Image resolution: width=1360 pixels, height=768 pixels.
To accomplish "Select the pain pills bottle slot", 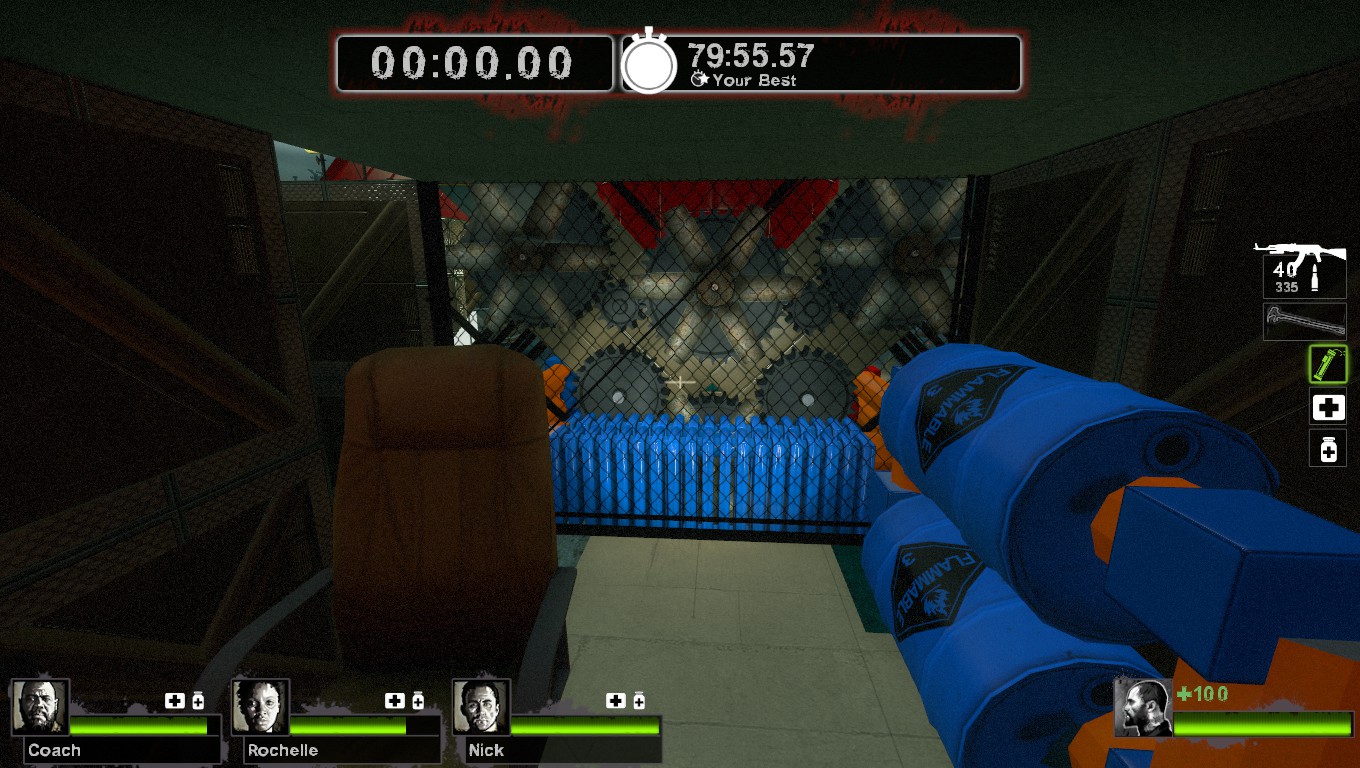I will click(1328, 449).
